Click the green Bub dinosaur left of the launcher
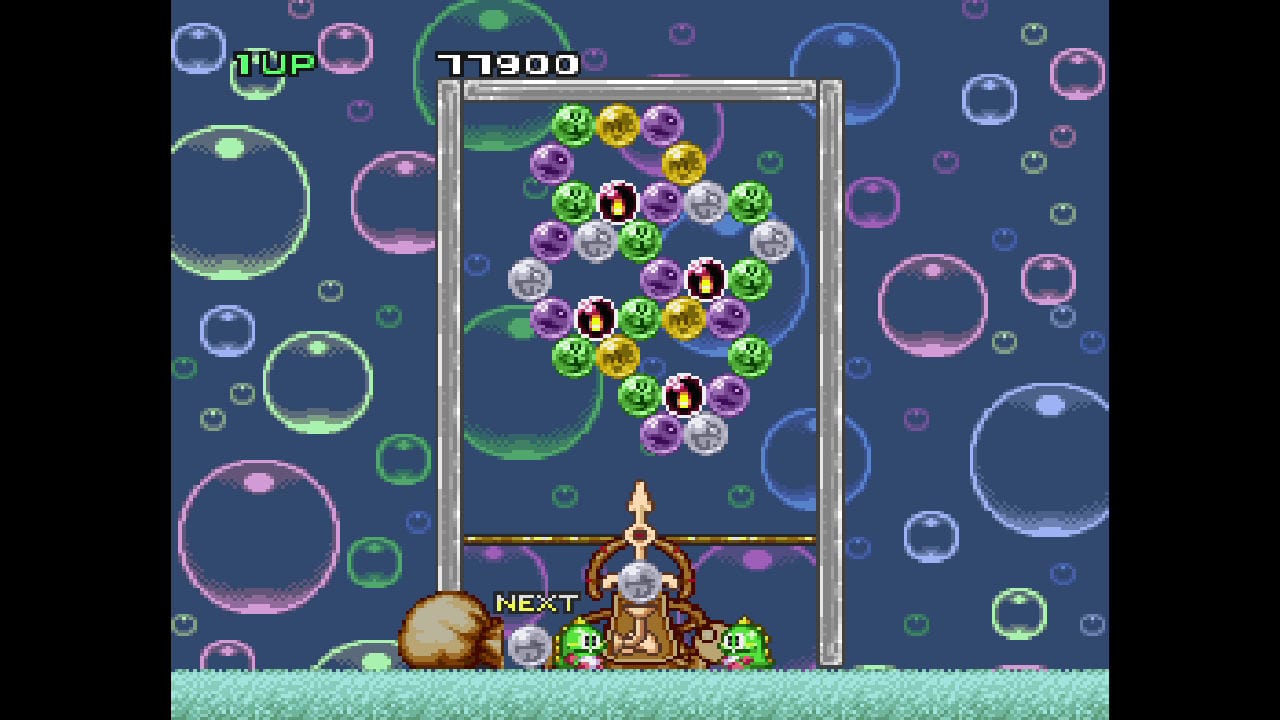This screenshot has width=1280, height=720. pos(583,642)
